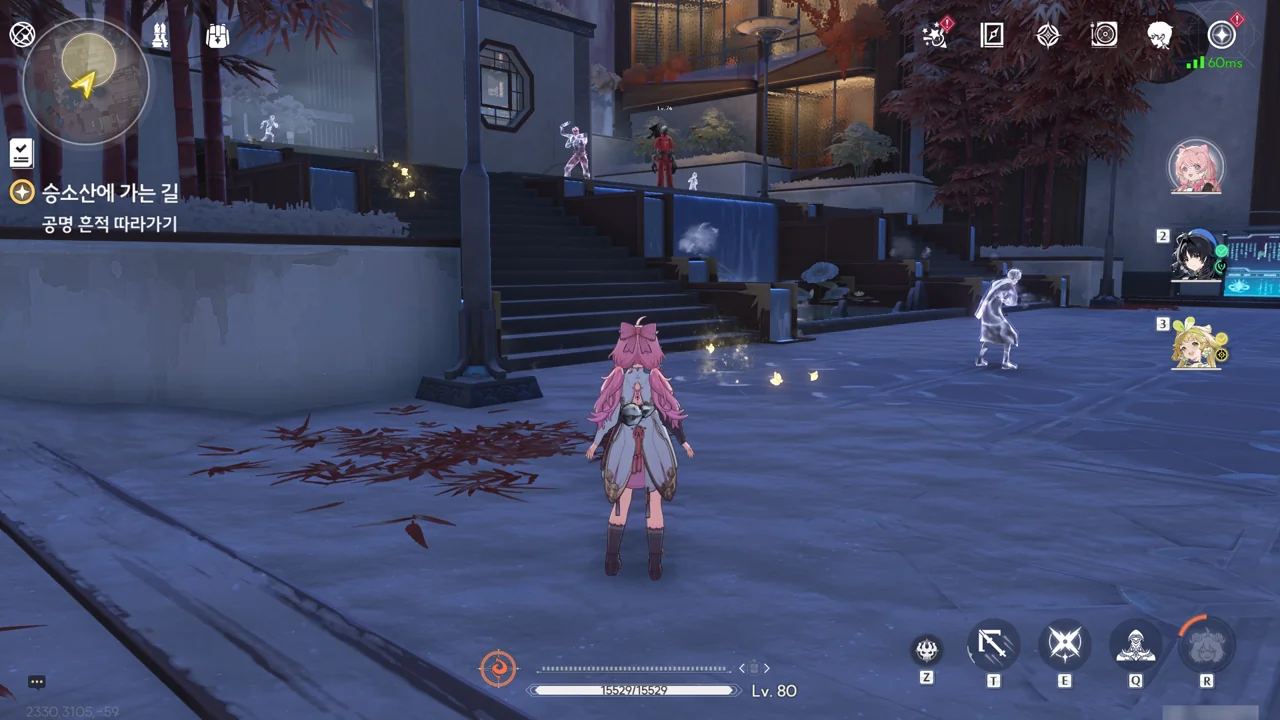This screenshot has height=720, width=1280.
Task: Open the circular minimap
Action: 85,82
